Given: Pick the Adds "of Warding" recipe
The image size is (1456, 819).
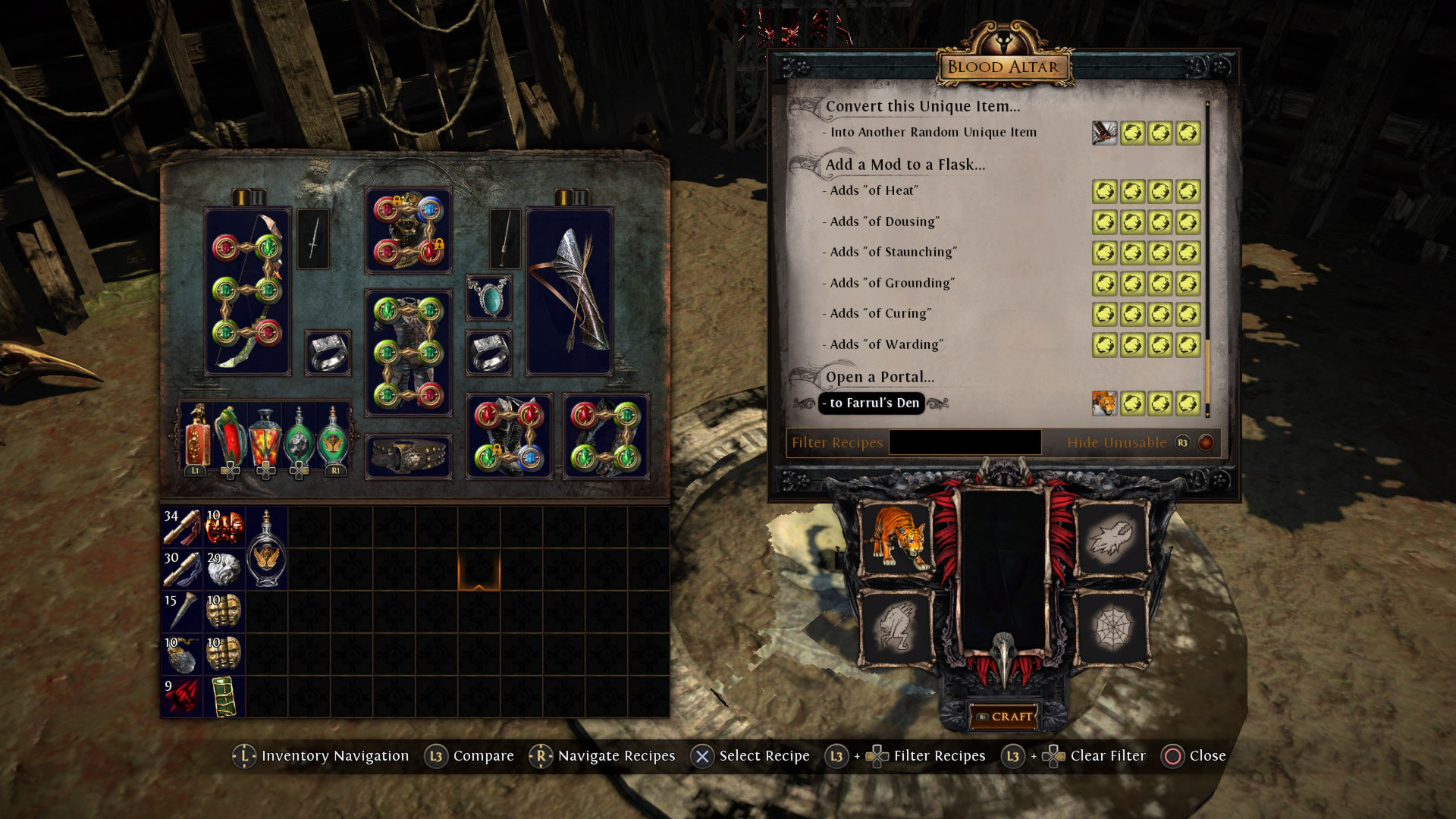Looking at the screenshot, I should (x=886, y=345).
